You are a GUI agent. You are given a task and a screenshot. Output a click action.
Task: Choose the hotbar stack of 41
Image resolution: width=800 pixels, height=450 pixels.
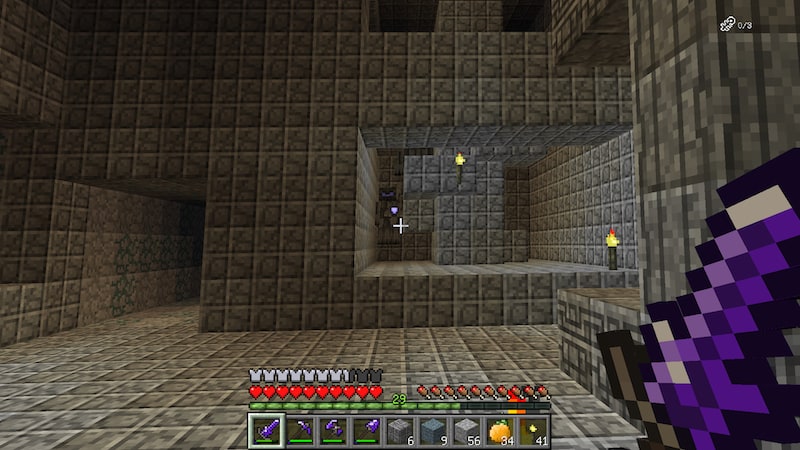(x=532, y=431)
